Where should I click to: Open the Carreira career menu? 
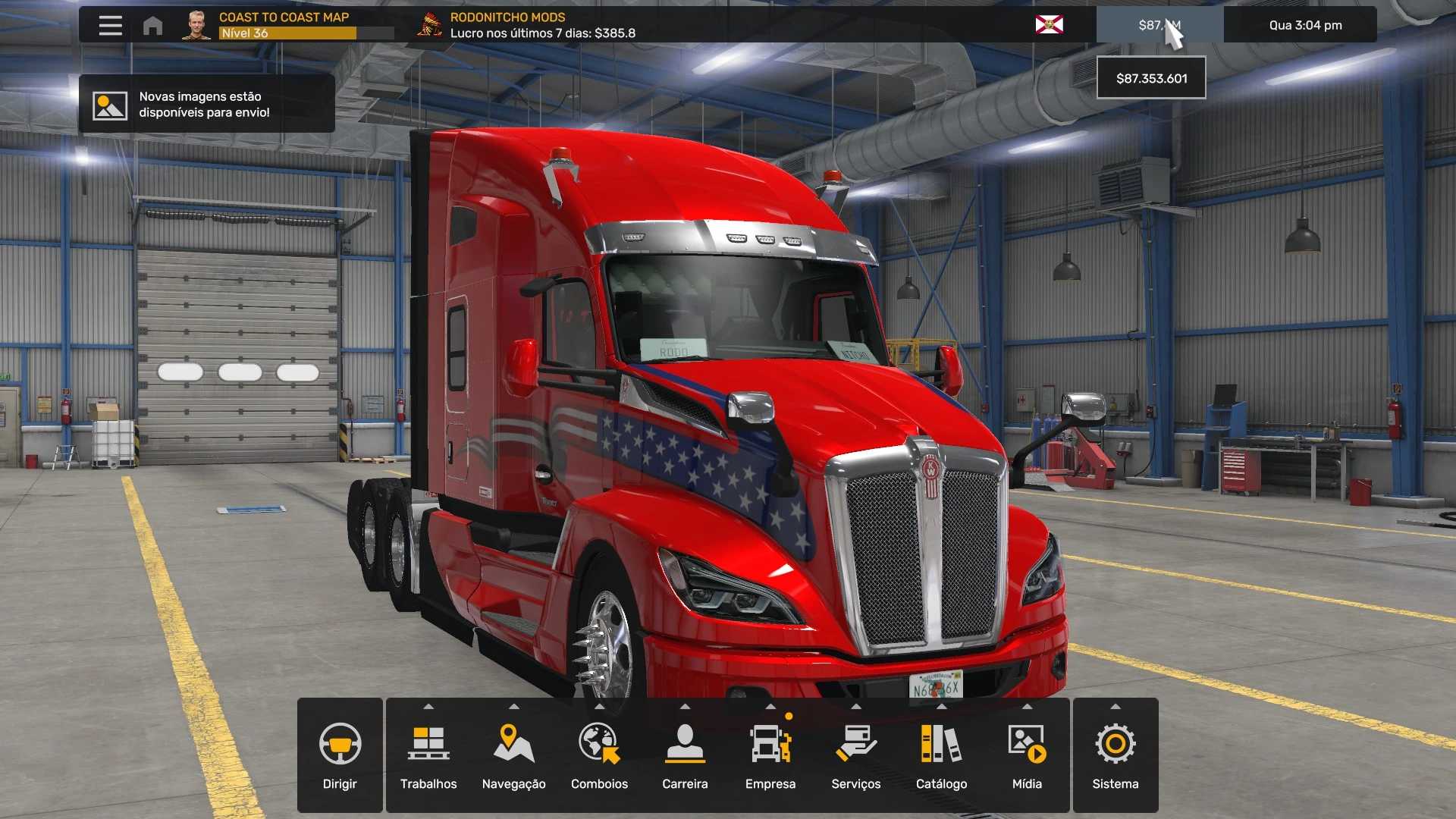(685, 755)
